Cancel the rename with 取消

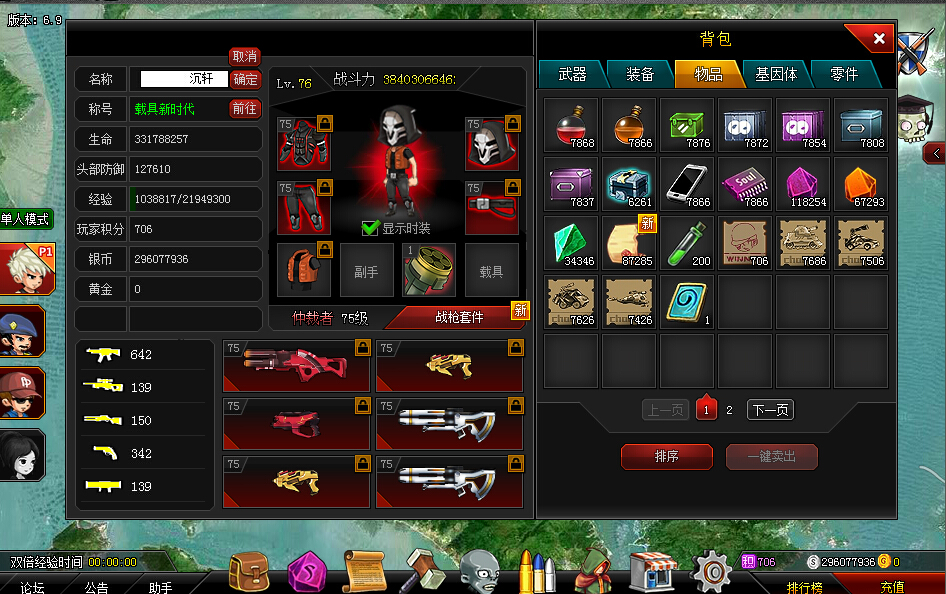(x=245, y=57)
